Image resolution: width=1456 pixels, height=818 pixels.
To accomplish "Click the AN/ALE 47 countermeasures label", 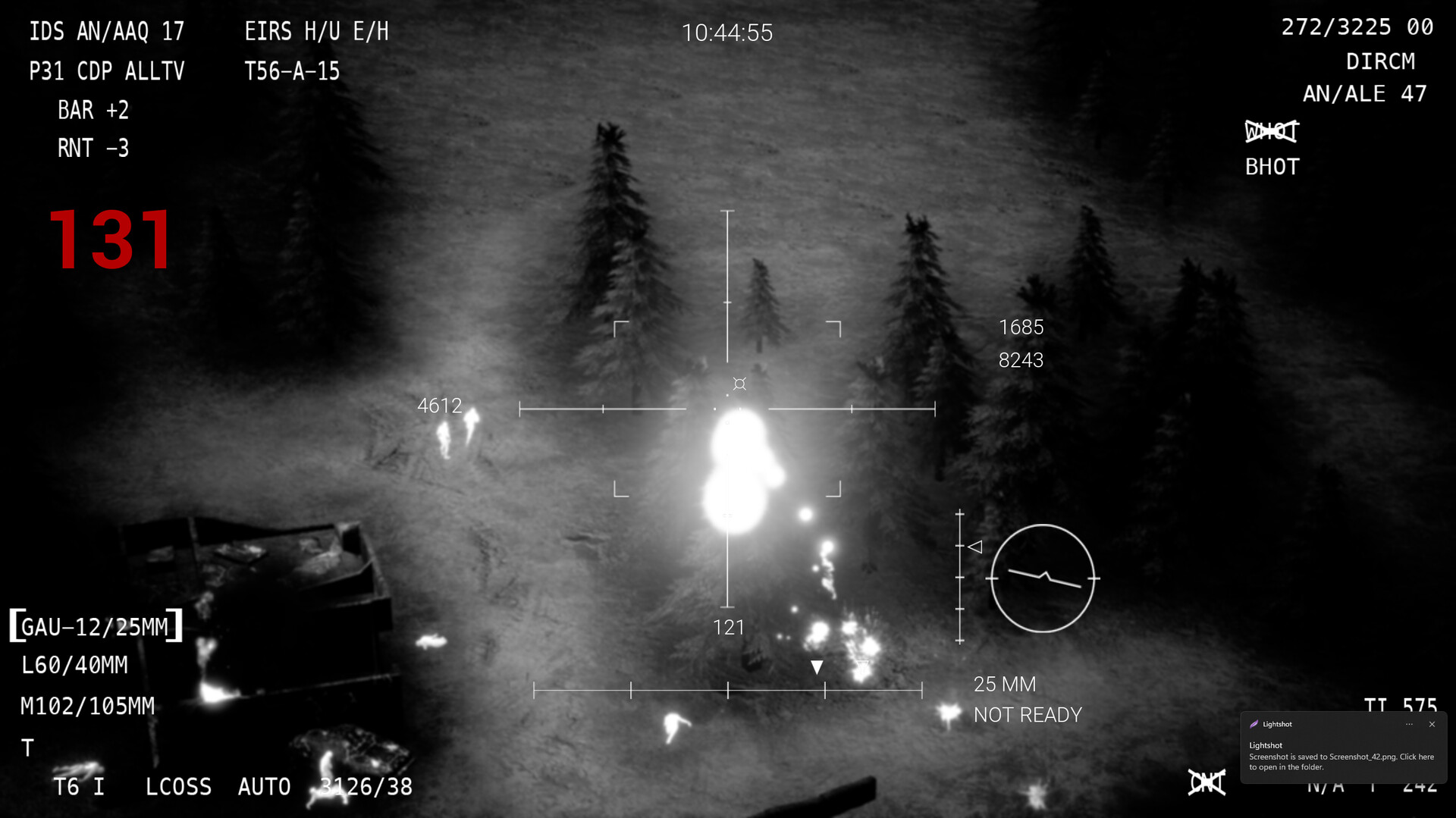I will (1363, 93).
